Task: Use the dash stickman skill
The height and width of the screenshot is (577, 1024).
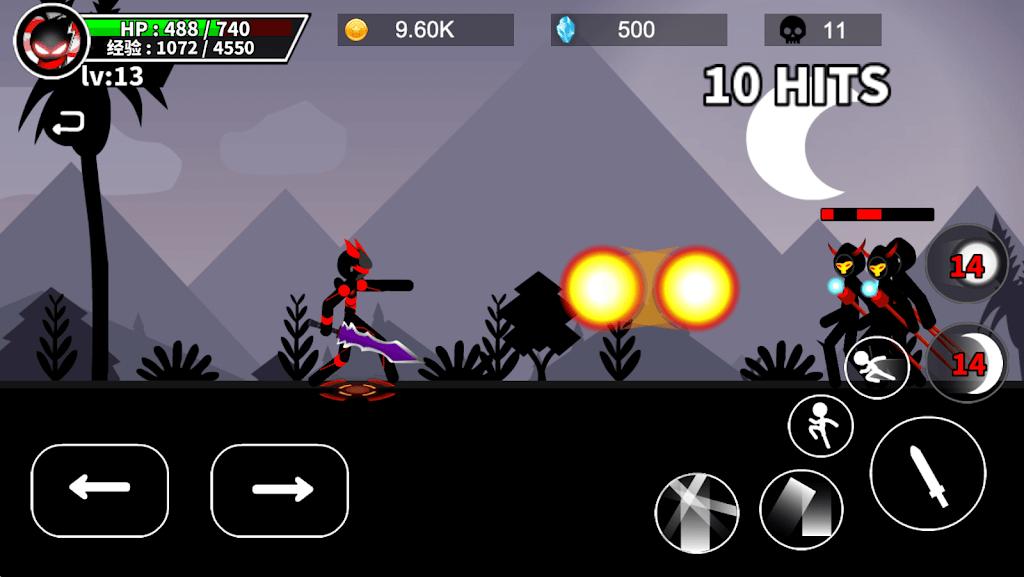Action: (x=876, y=367)
